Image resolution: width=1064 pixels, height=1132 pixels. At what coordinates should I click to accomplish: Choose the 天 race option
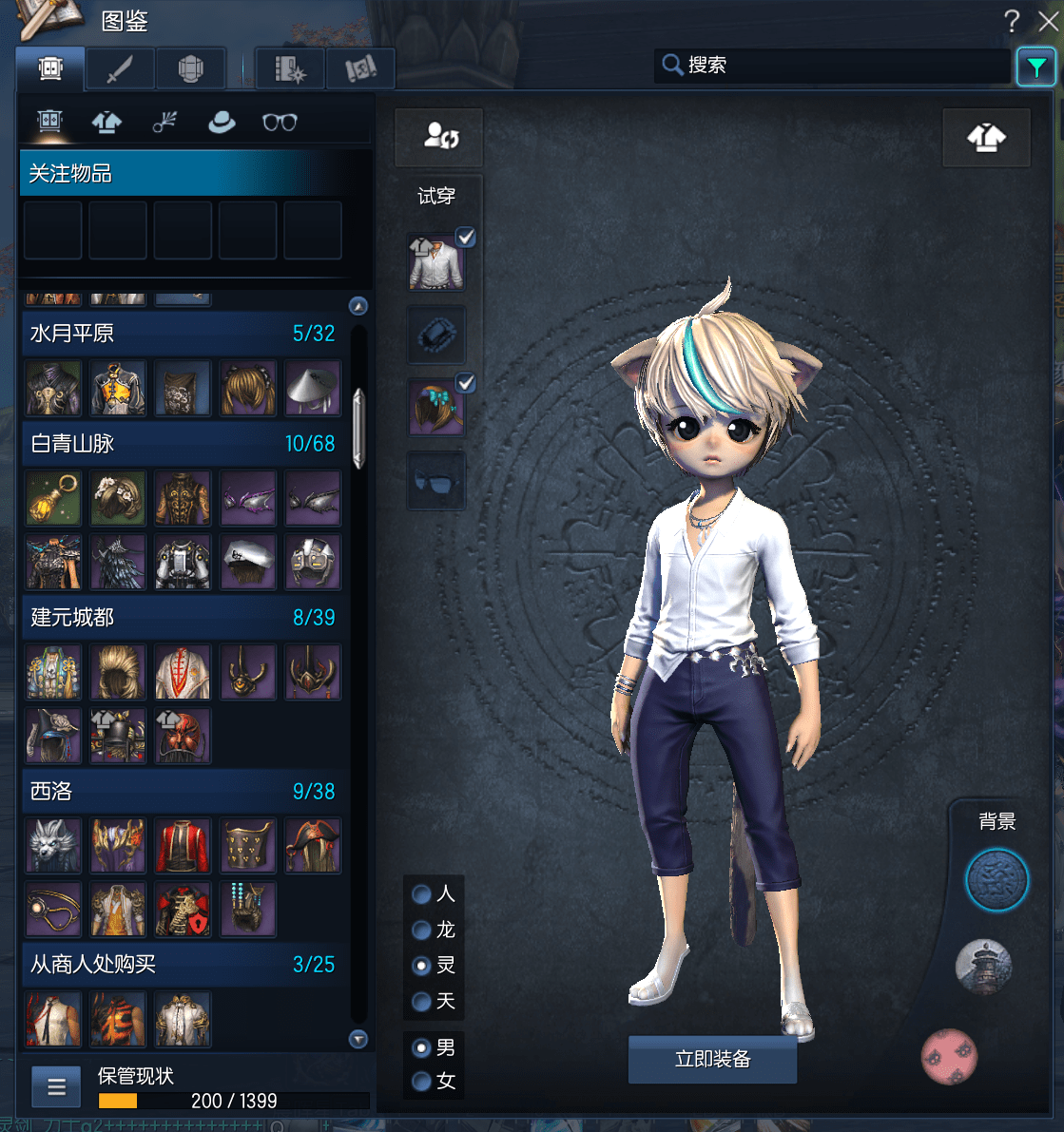tap(422, 1002)
